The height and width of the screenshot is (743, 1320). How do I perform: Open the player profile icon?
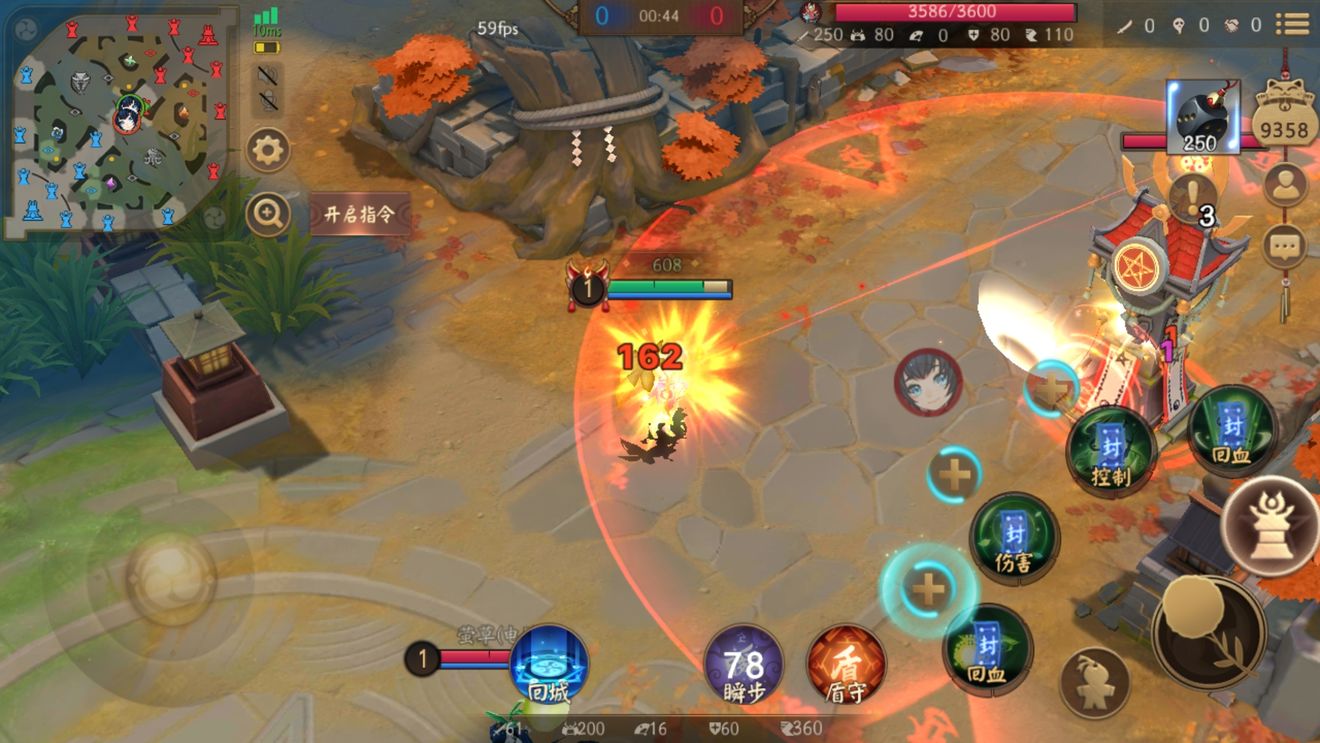tap(1285, 184)
